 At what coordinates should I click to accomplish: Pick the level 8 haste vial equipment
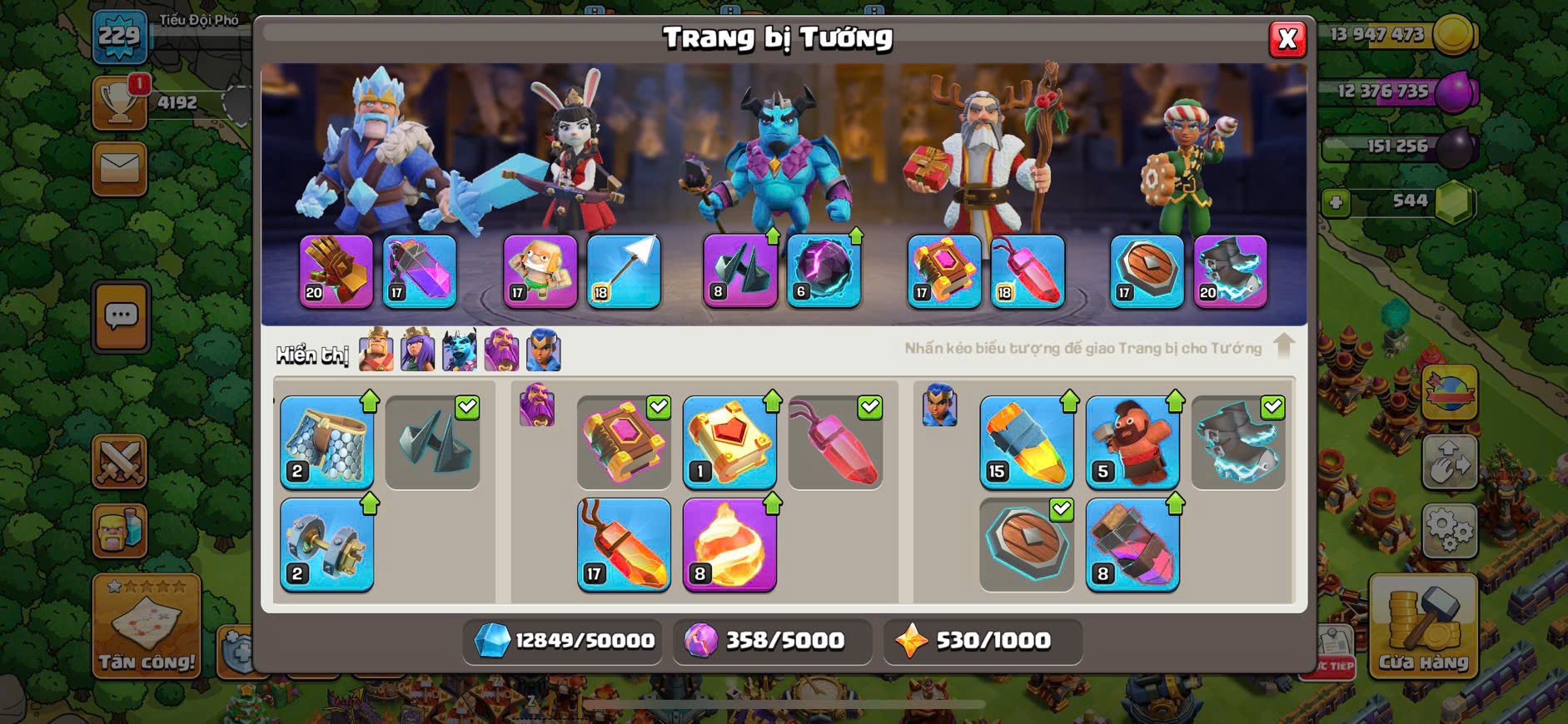tap(1132, 544)
